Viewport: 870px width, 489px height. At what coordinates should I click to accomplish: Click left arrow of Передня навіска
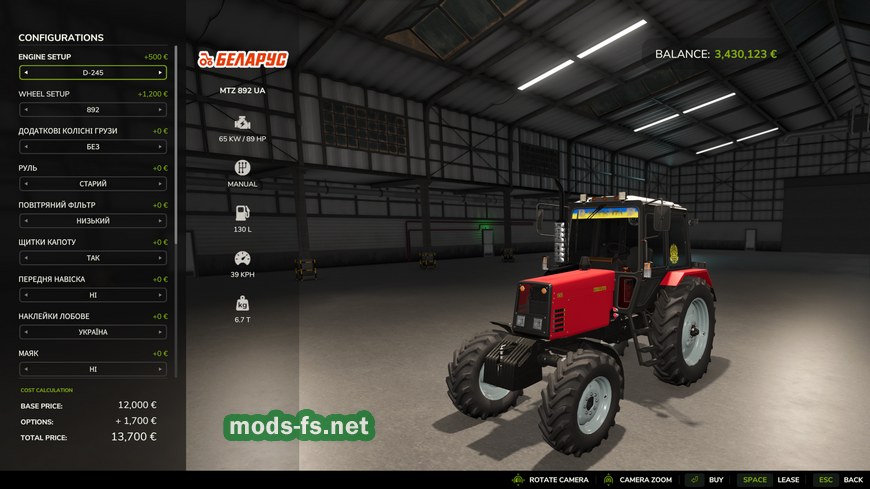pyautogui.click(x=26, y=295)
